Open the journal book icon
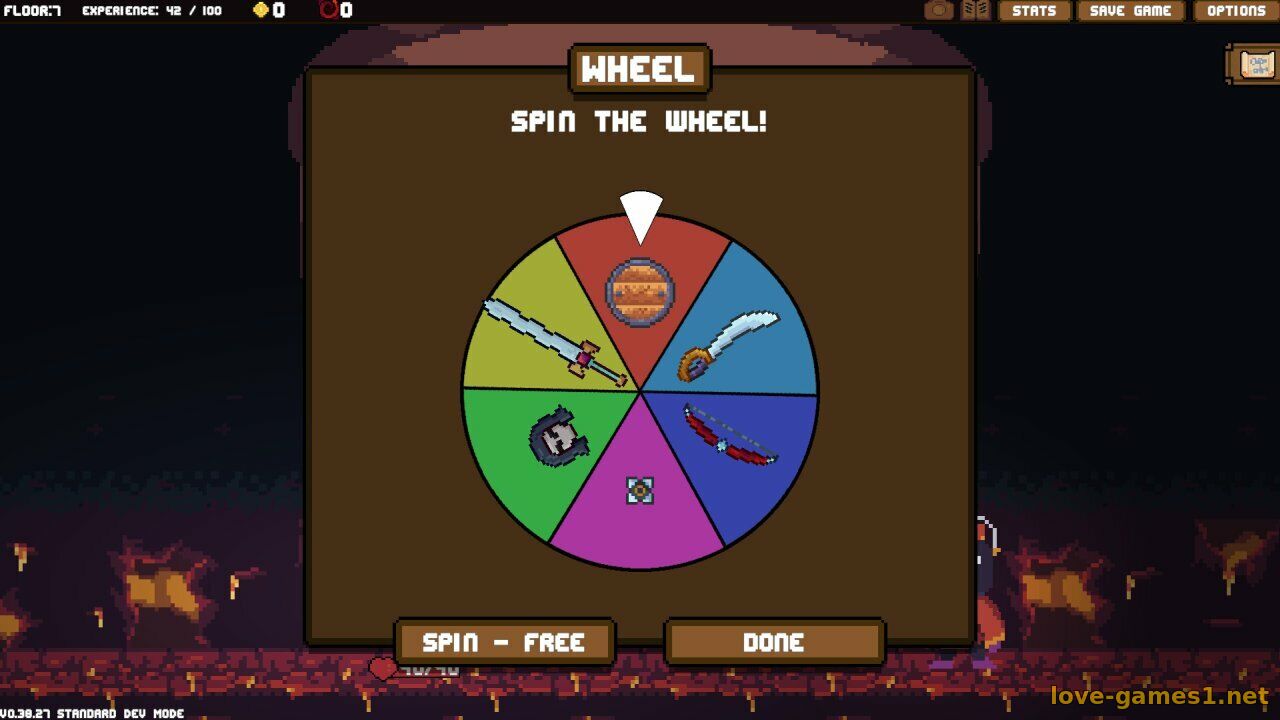The width and height of the screenshot is (1280, 720). (976, 11)
